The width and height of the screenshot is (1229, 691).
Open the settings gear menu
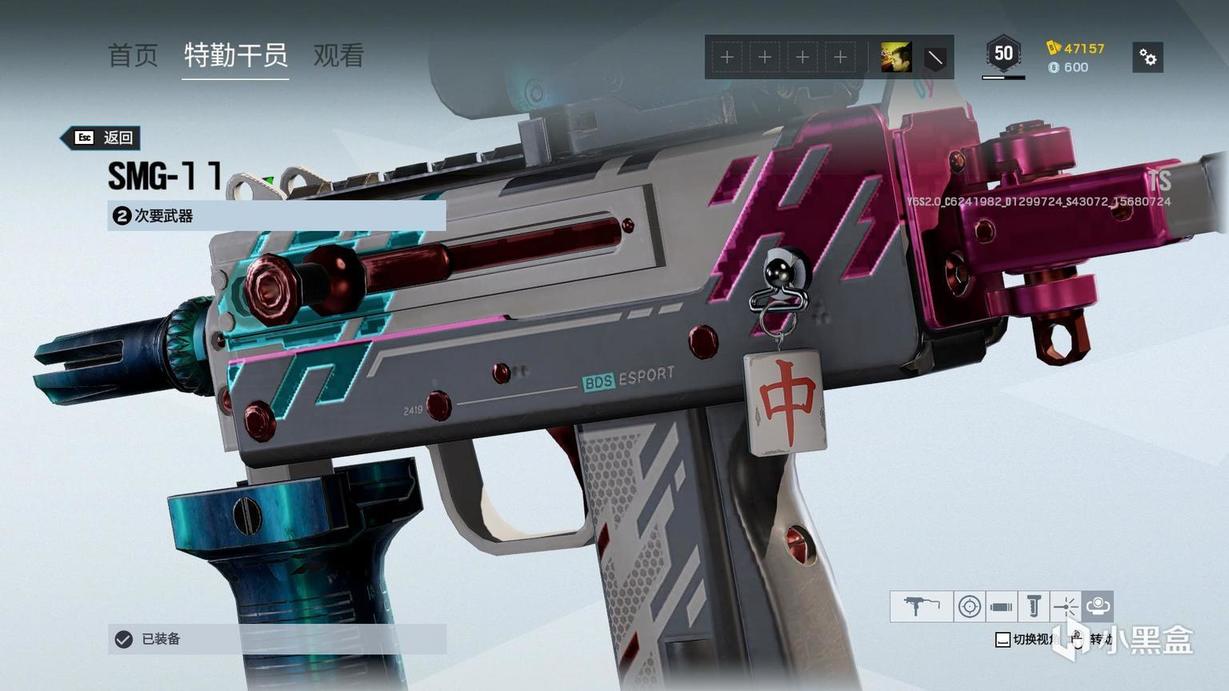1148,57
